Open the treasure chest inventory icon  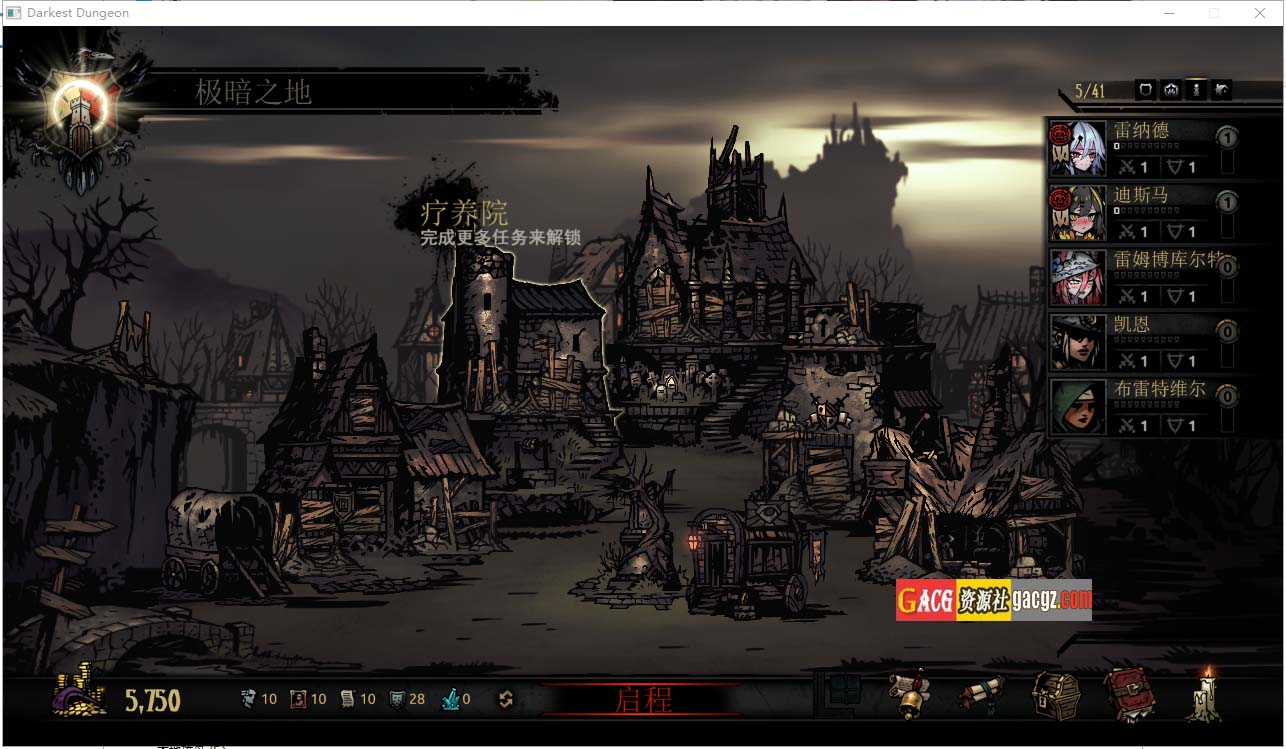pyautogui.click(x=1056, y=695)
